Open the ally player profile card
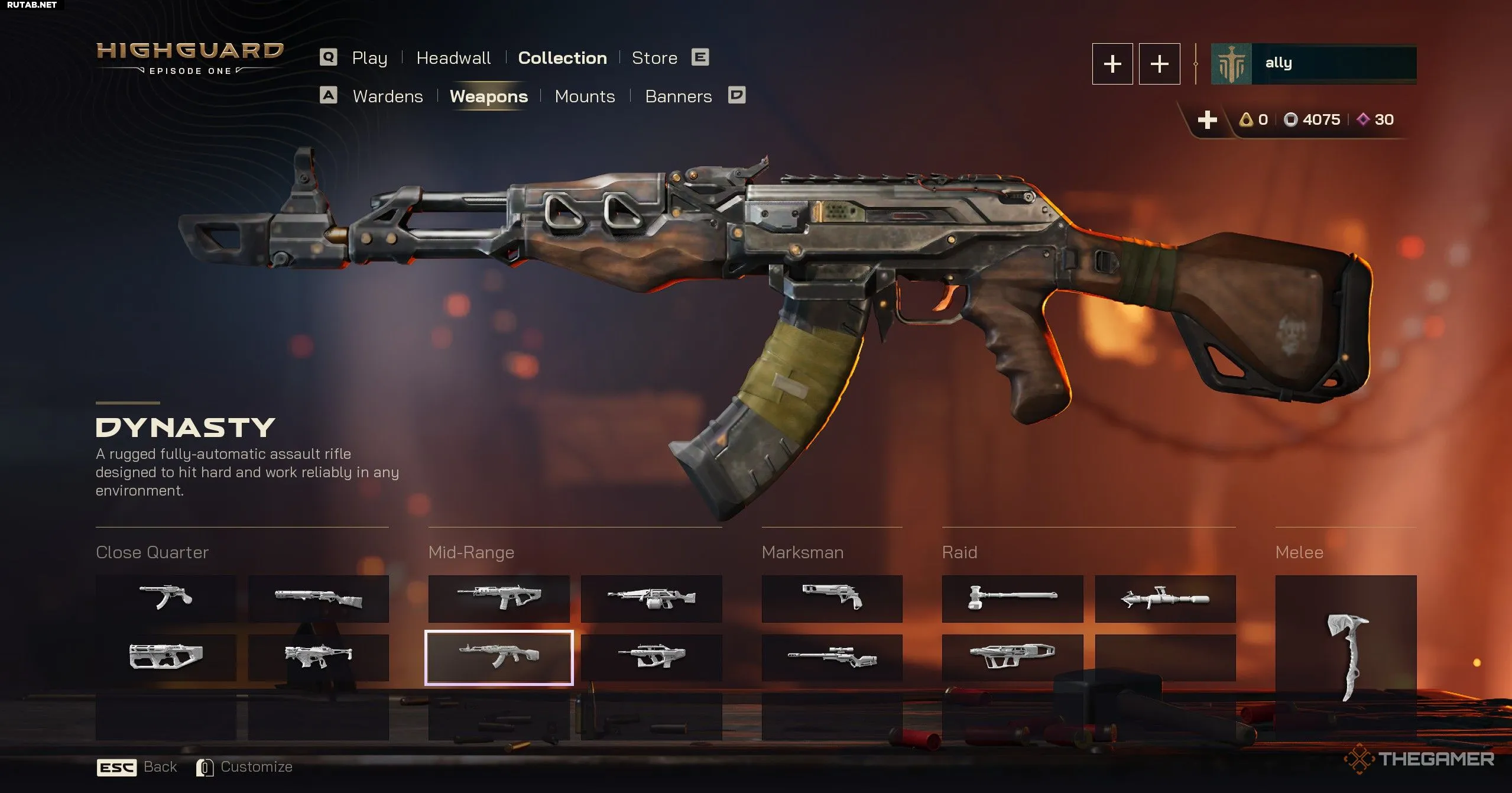 [1313, 64]
